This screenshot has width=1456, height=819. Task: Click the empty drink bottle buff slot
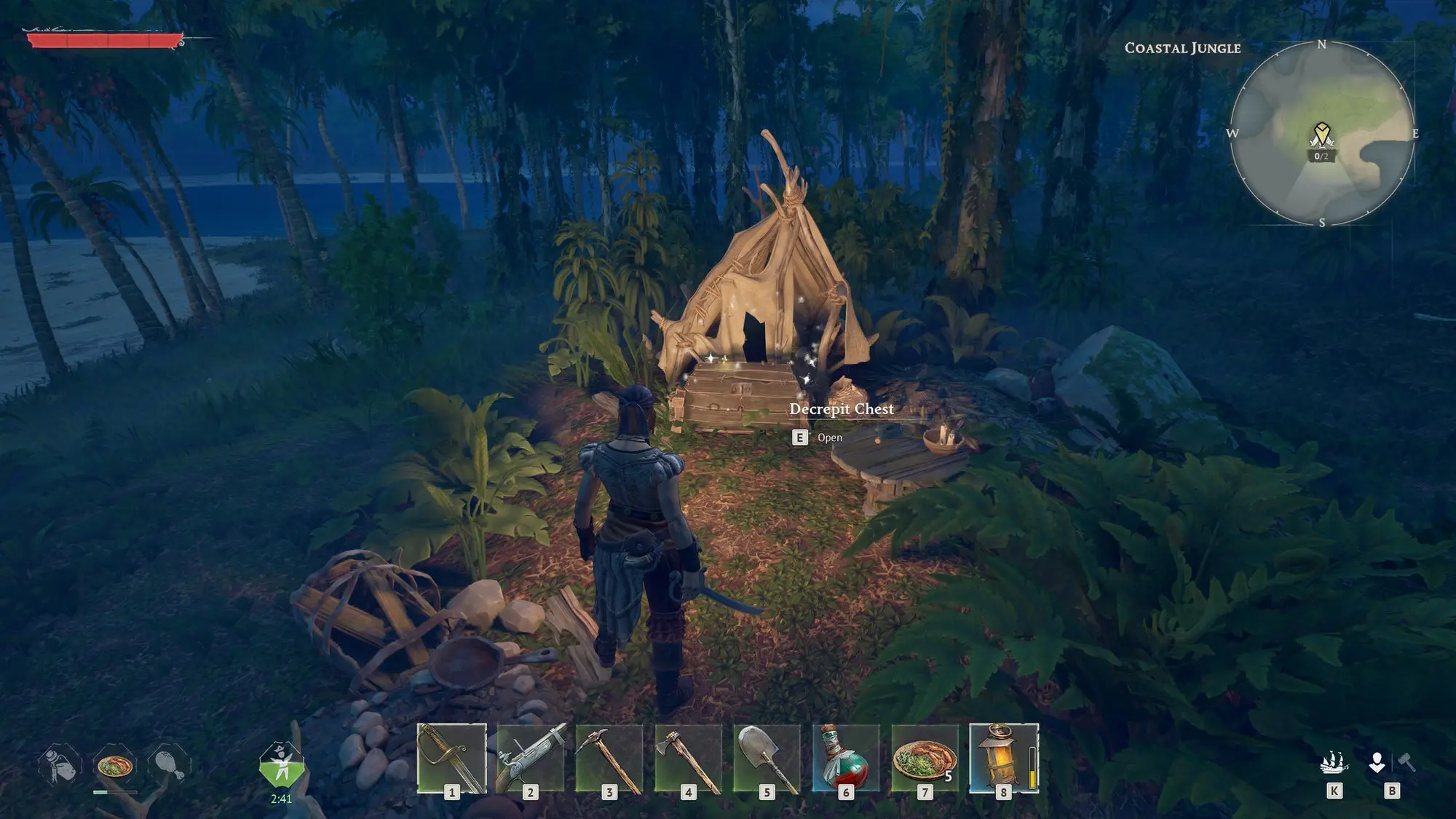60,766
